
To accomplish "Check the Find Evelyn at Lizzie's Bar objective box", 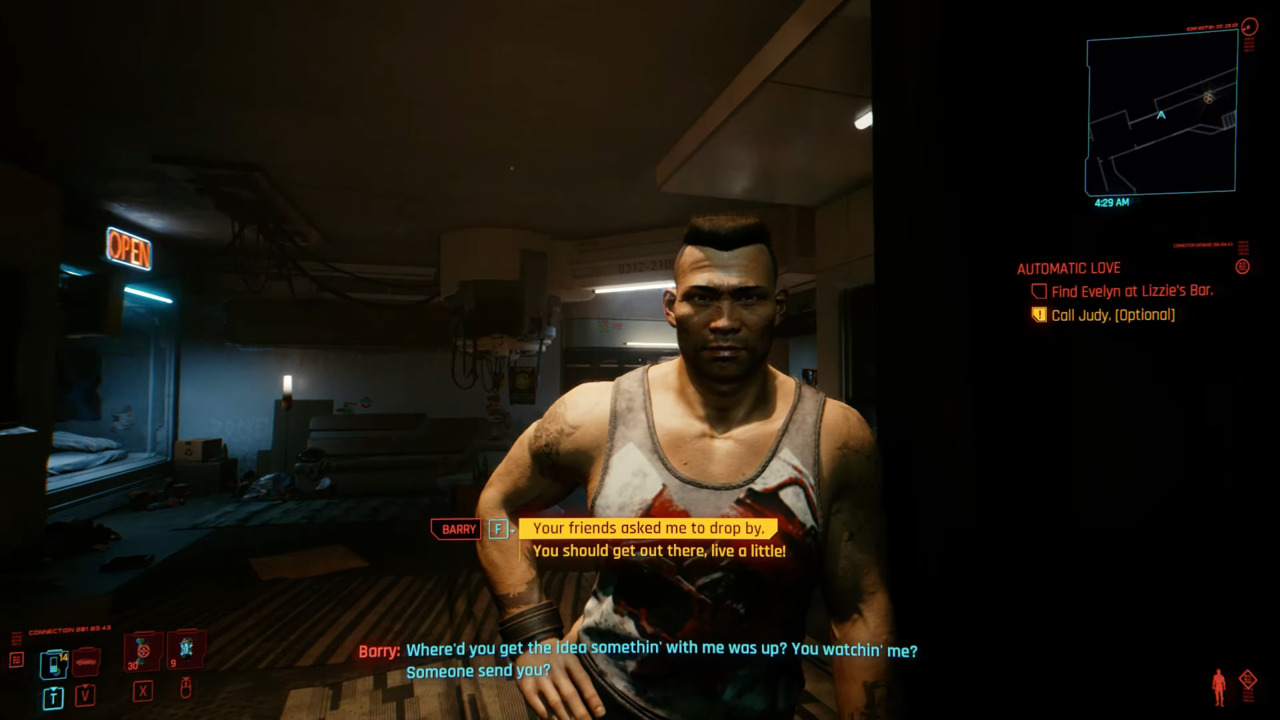I will (1038, 291).
